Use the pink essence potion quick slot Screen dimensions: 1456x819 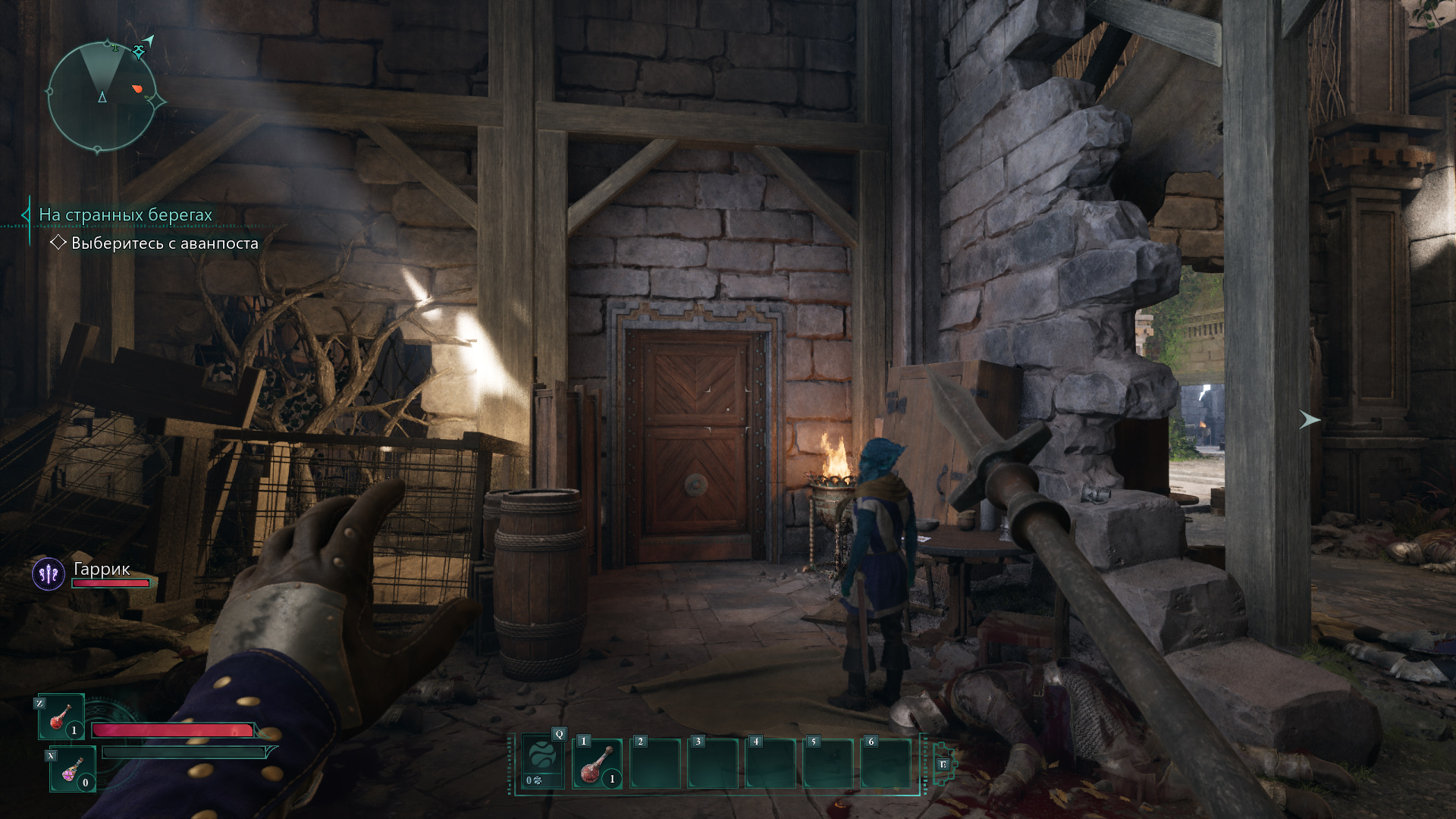point(73,769)
